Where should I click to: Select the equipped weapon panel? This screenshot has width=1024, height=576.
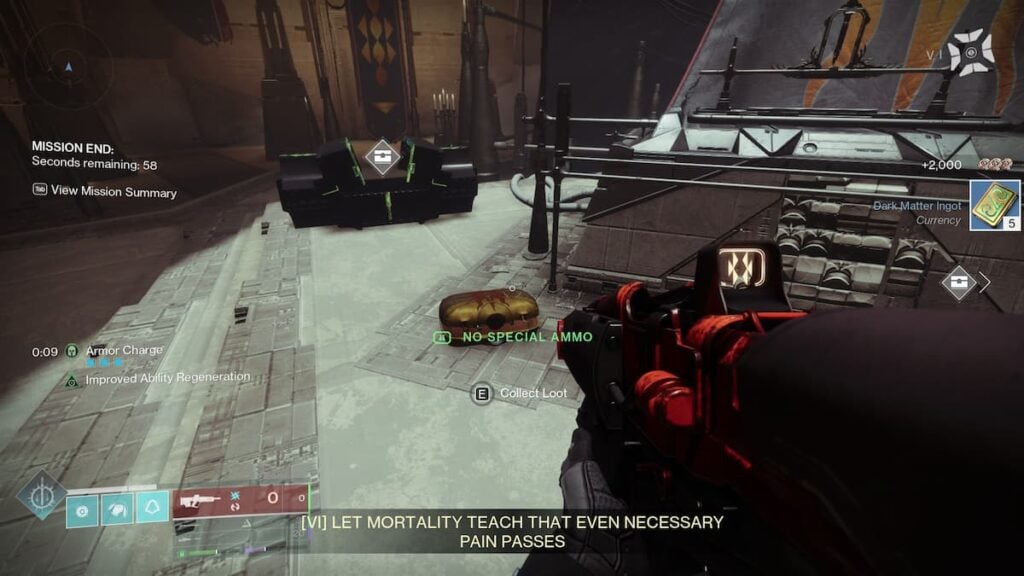coord(240,502)
